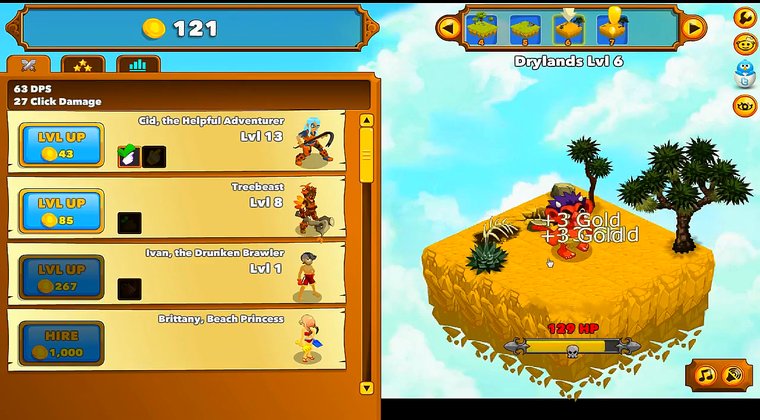This screenshot has height=420, width=760.
Task: Open the wrench settings menu
Action: click(744, 17)
